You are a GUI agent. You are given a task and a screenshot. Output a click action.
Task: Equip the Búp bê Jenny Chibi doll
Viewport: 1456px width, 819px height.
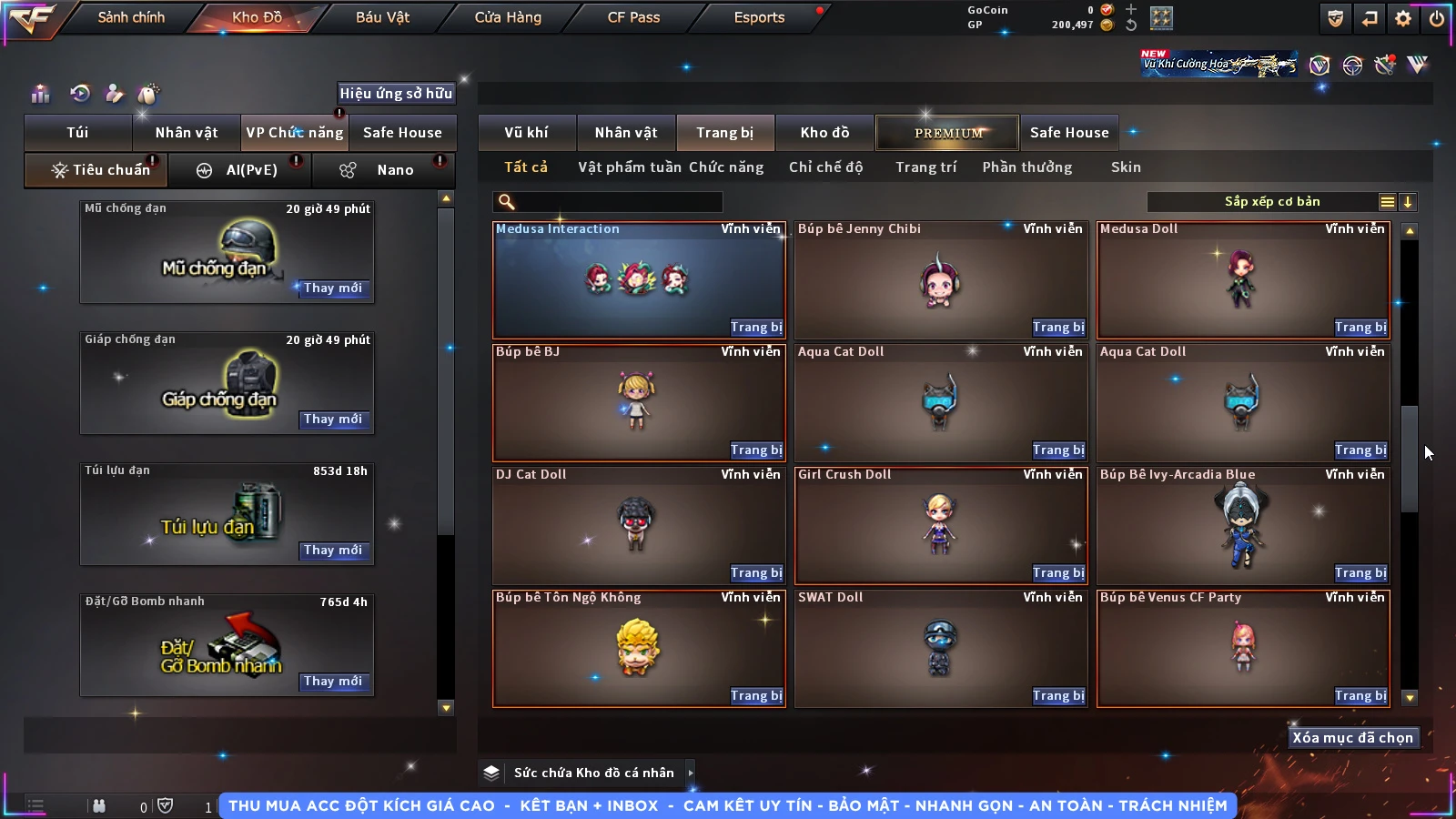point(1058,328)
